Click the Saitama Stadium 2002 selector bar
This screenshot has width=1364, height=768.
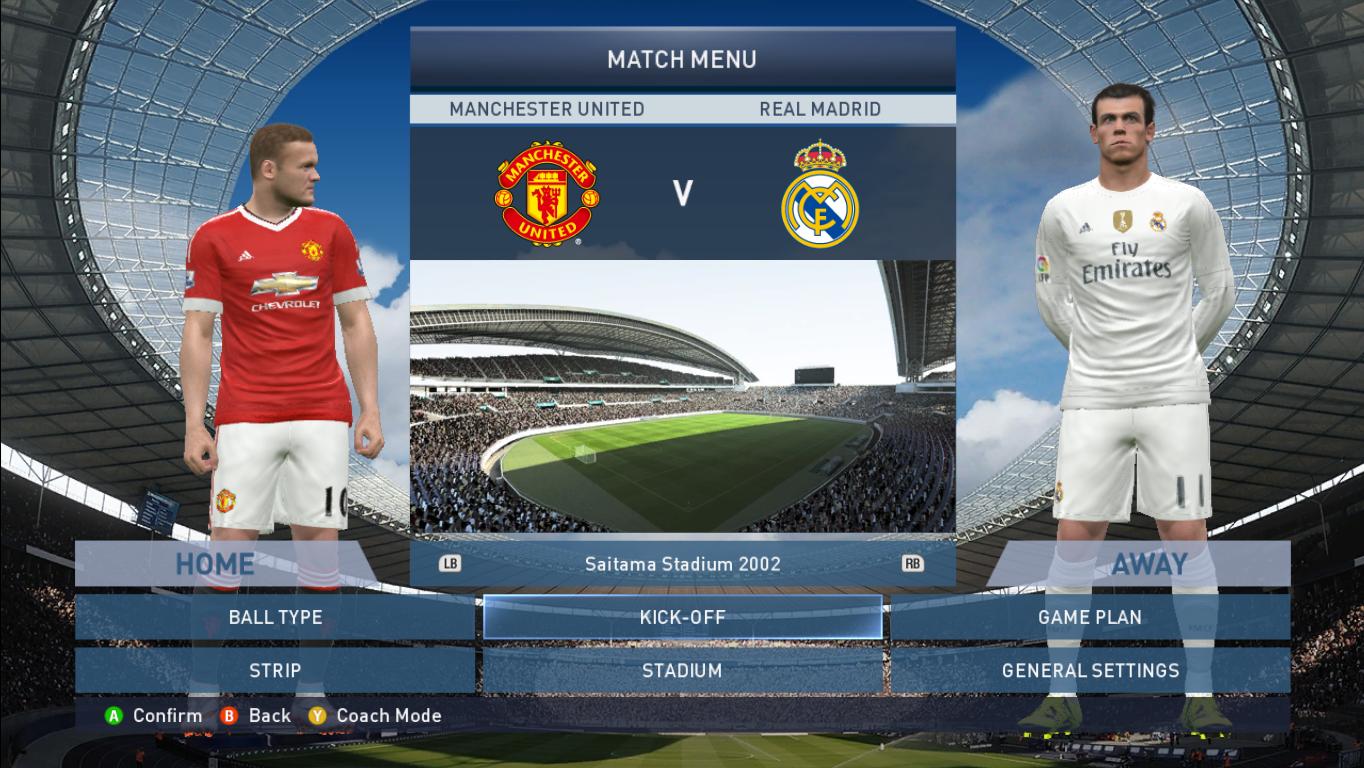pos(683,564)
